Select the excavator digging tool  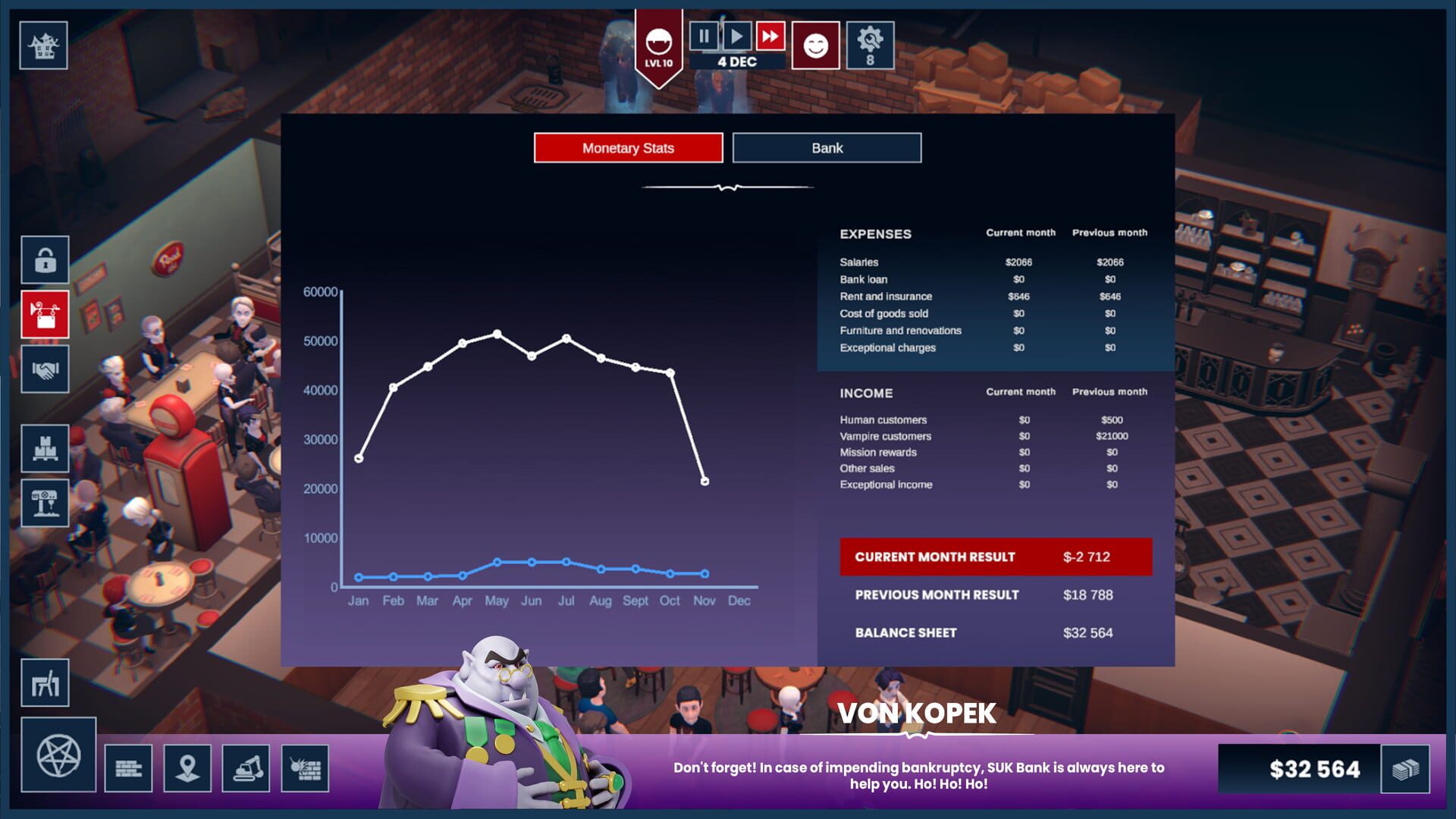(x=246, y=767)
